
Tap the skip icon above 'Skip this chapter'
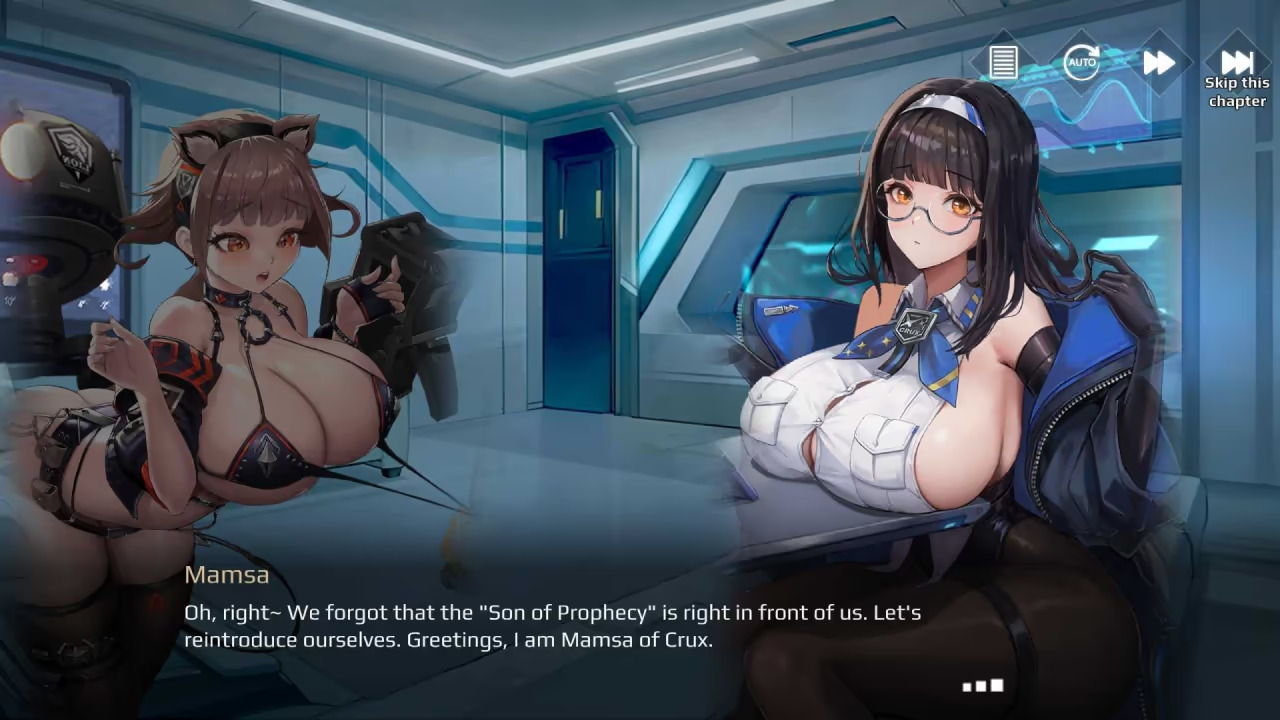pyautogui.click(x=1236, y=62)
